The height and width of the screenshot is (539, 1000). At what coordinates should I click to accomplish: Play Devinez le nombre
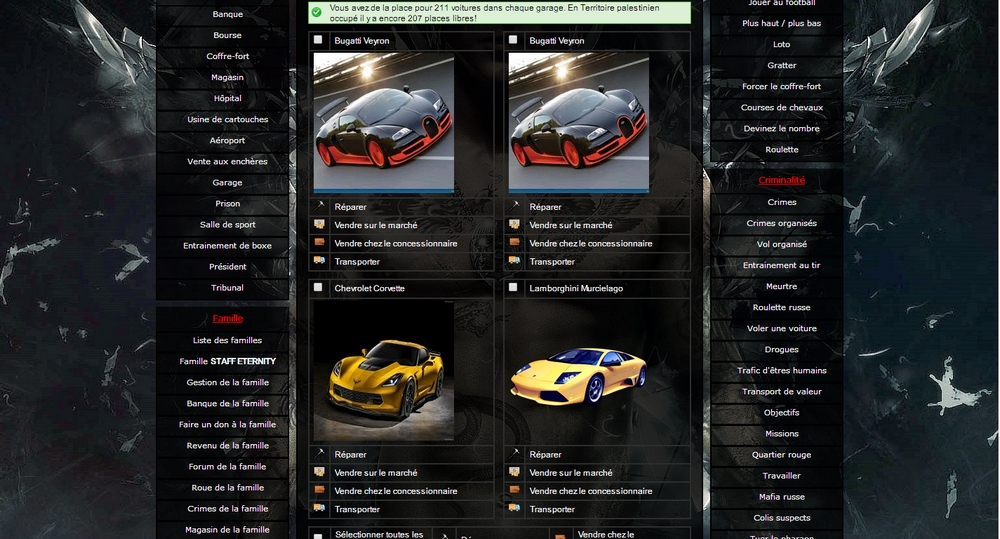pyautogui.click(x=781, y=129)
